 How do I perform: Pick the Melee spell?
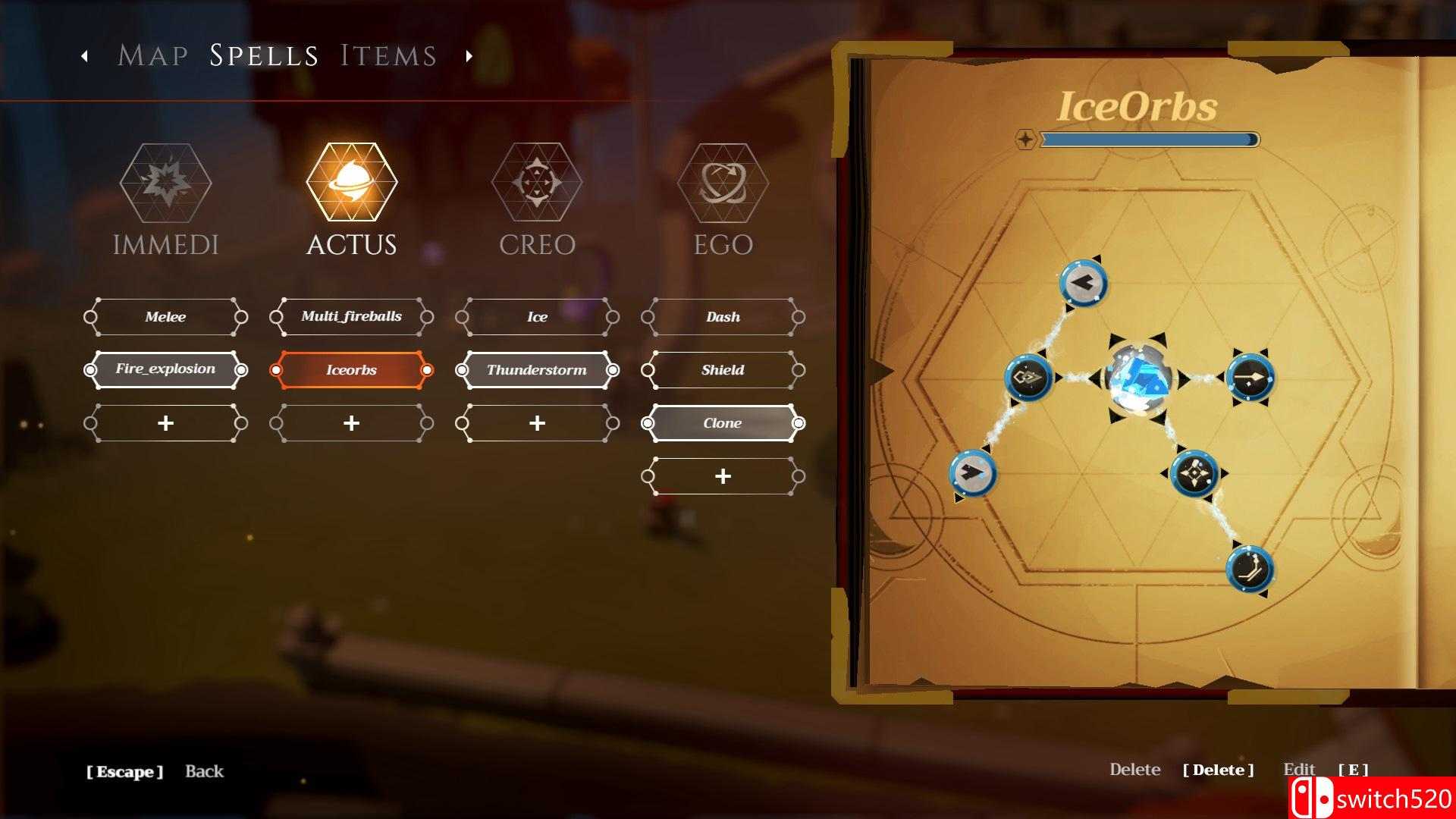pos(165,317)
